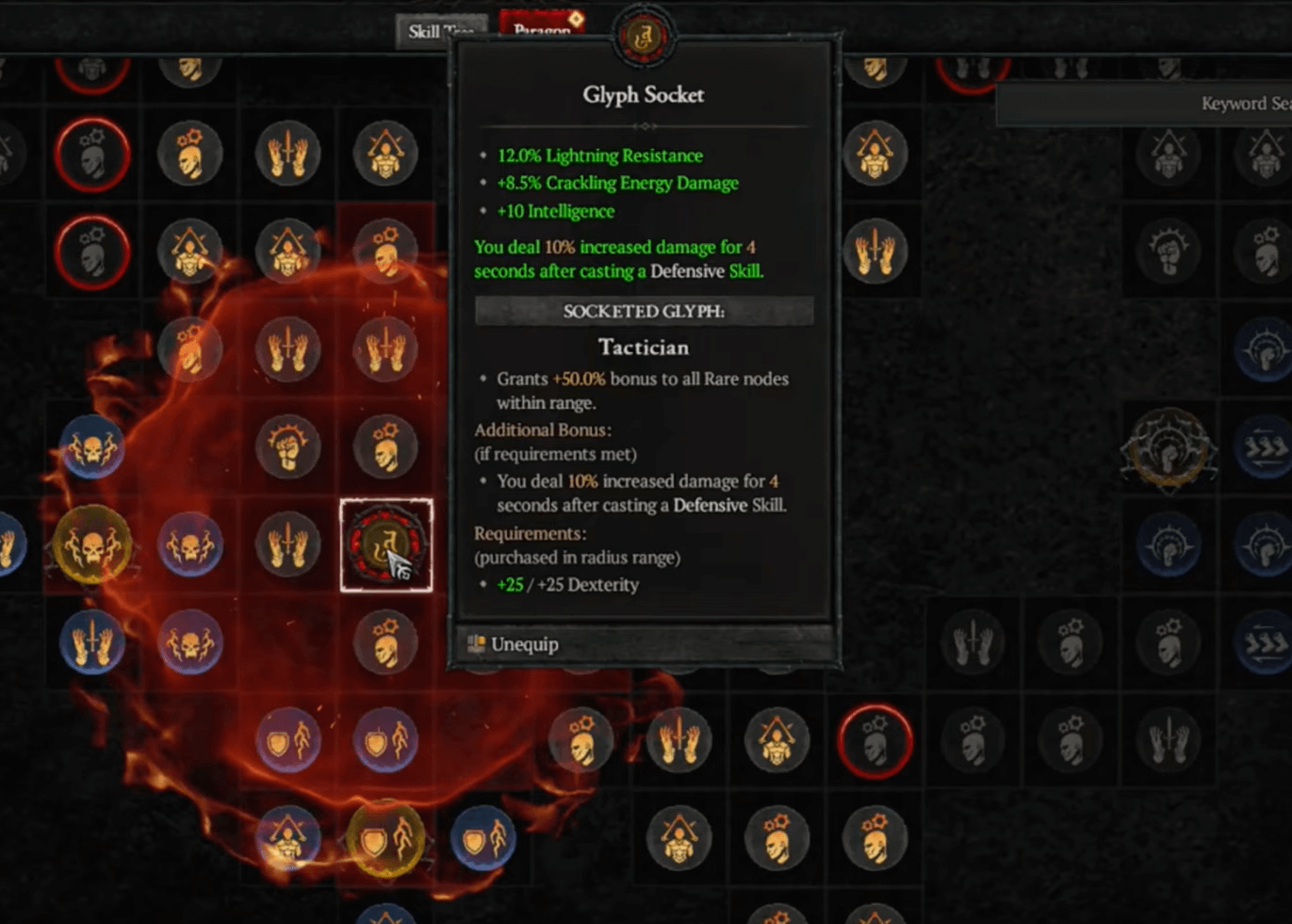The image size is (1292, 924).
Task: Select the red-circled skull node top left
Action: click(93, 154)
